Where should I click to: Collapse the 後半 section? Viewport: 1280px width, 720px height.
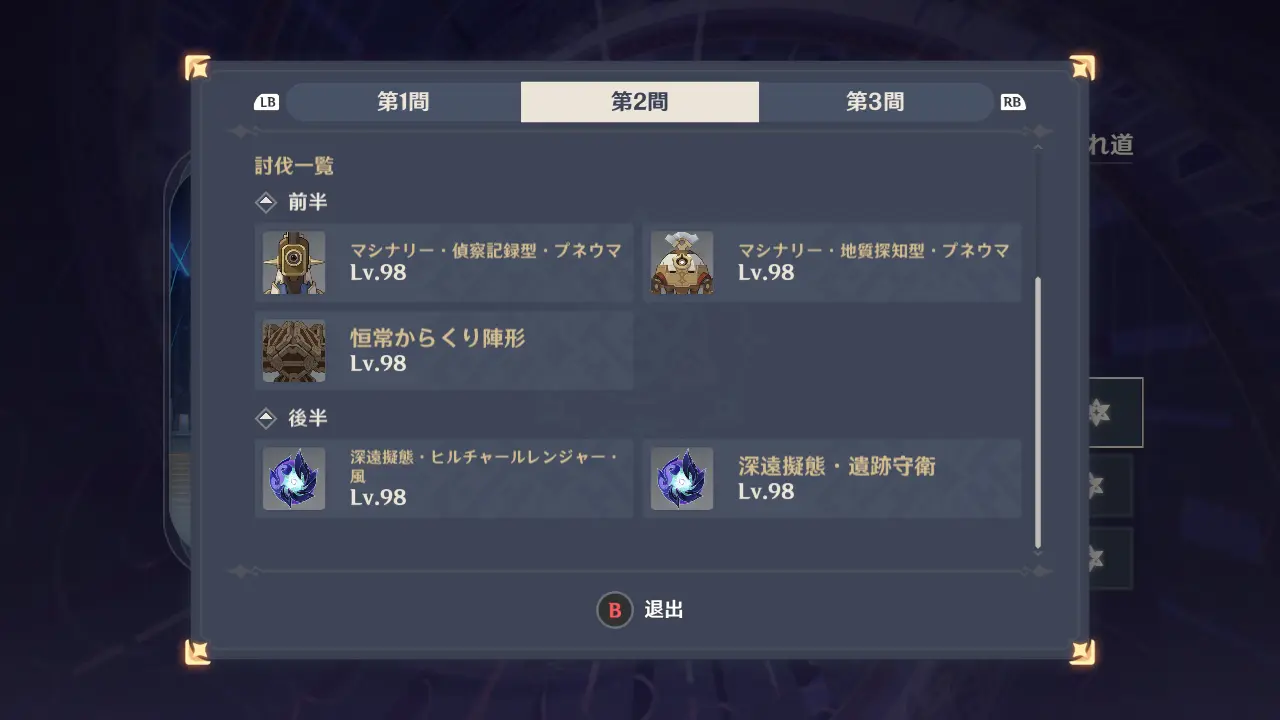[x=264, y=418]
